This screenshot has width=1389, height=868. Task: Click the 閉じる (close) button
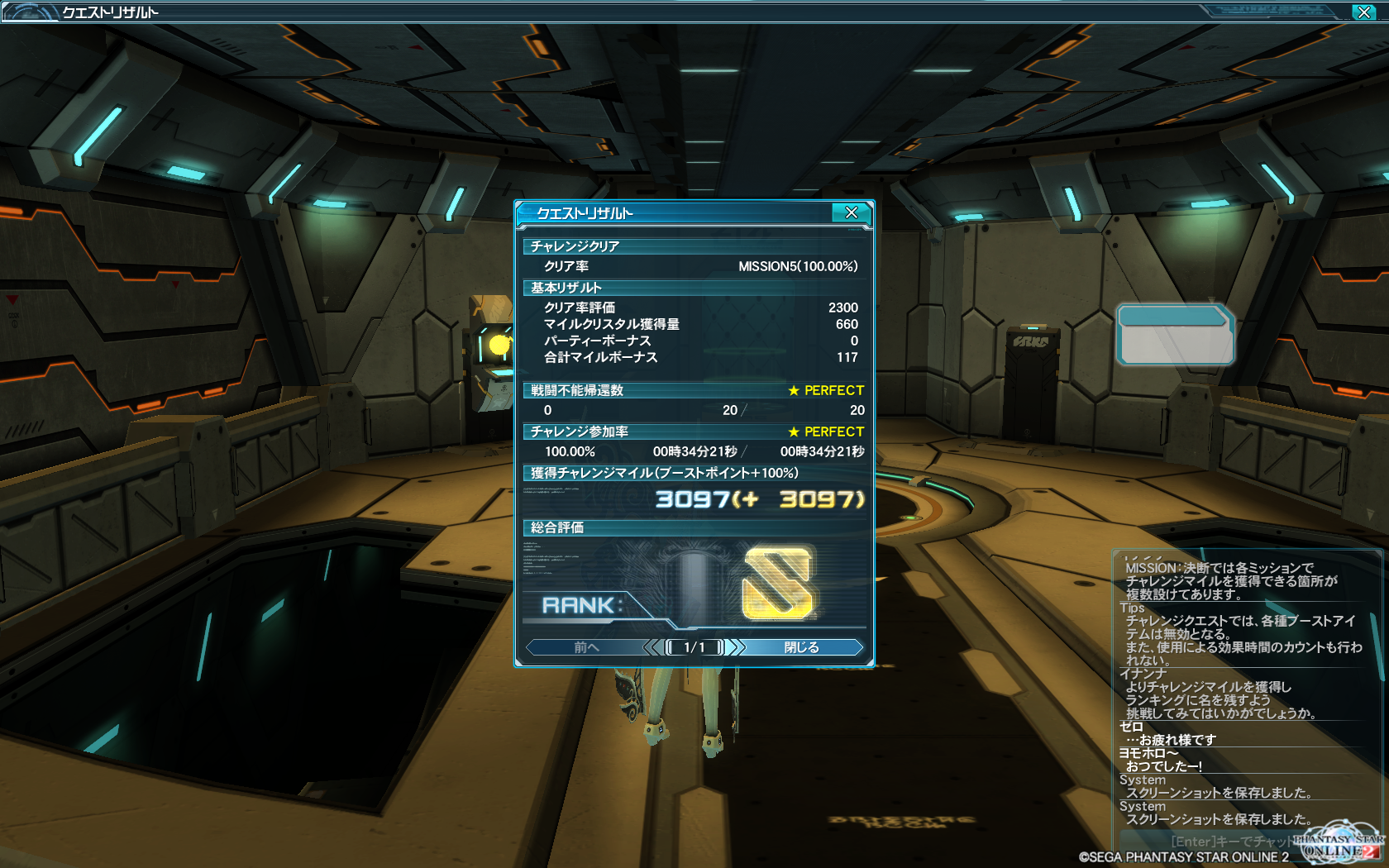801,647
